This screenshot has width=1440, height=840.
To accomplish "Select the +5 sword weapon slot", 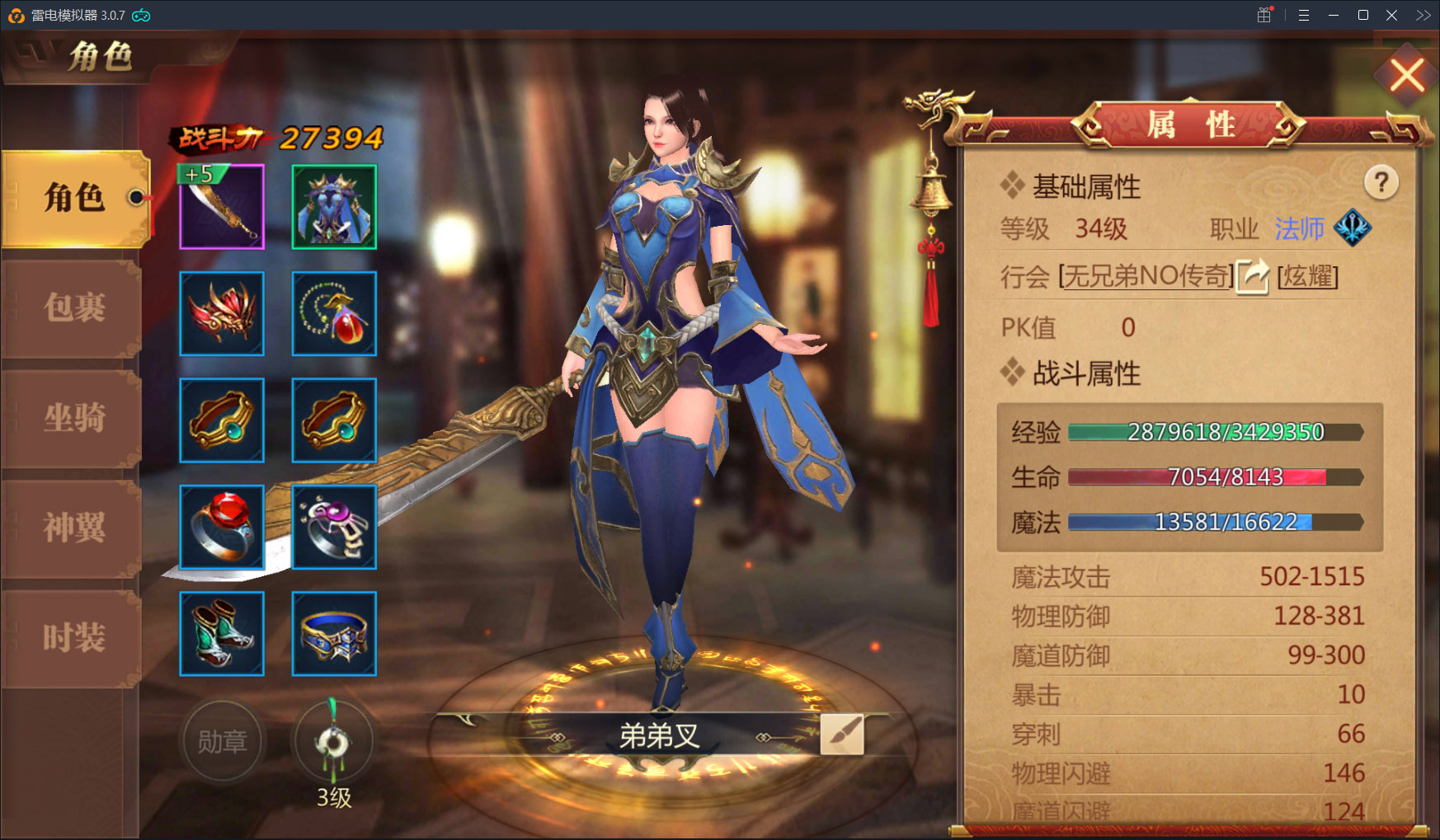I will click(222, 206).
